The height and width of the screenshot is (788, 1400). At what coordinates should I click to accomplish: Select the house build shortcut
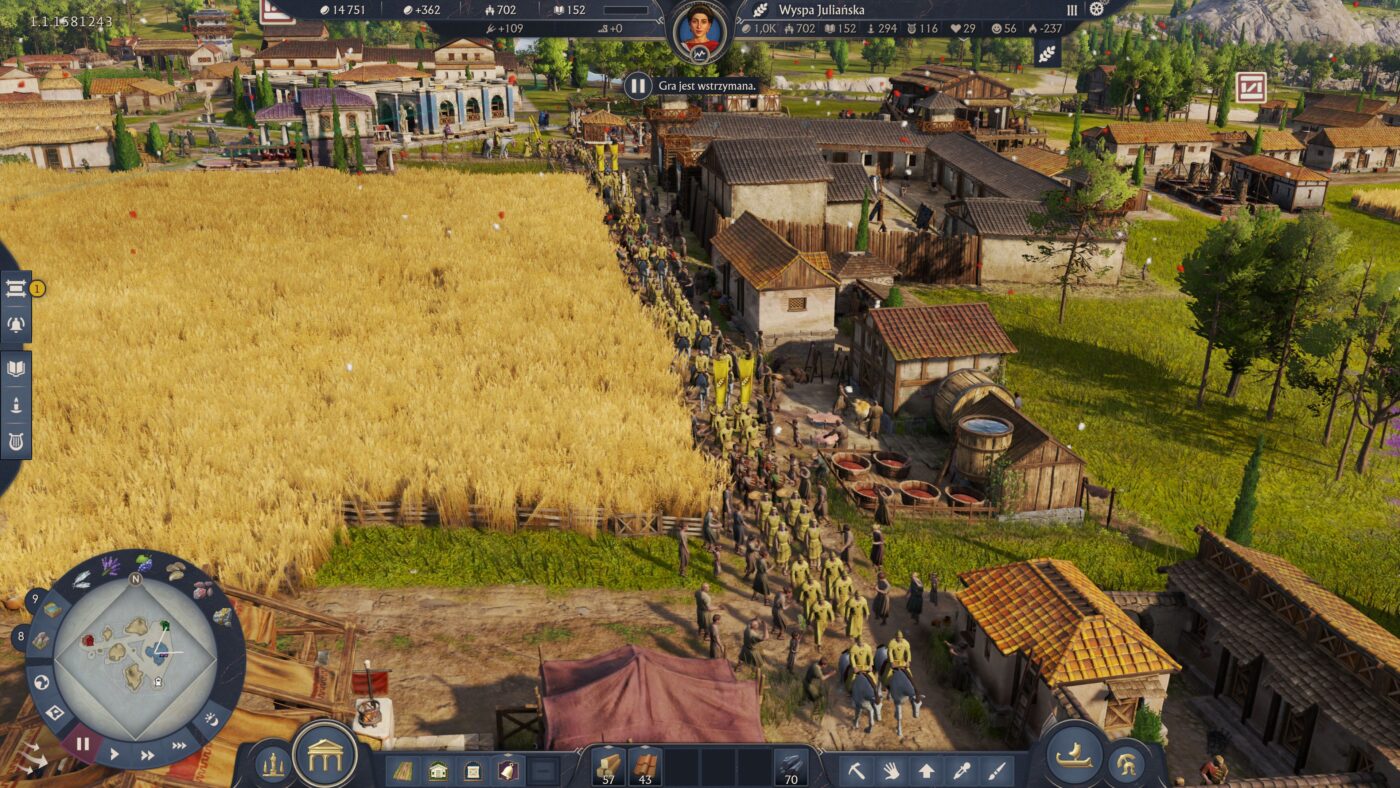(438, 771)
